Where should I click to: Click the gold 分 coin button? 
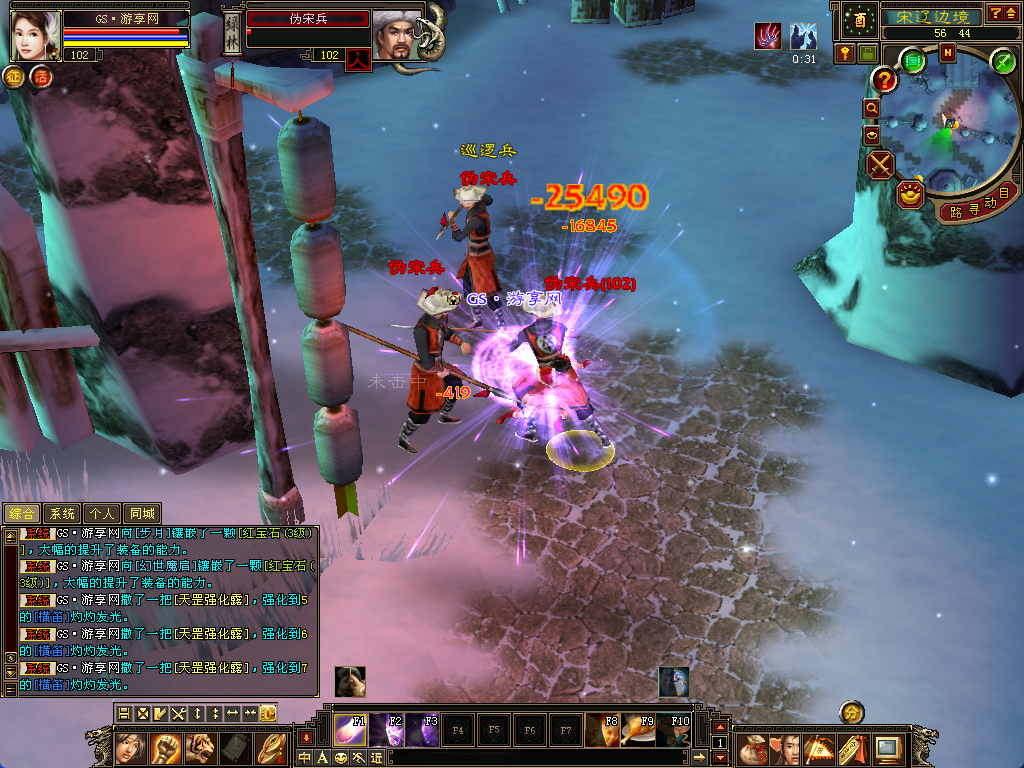tap(851, 713)
